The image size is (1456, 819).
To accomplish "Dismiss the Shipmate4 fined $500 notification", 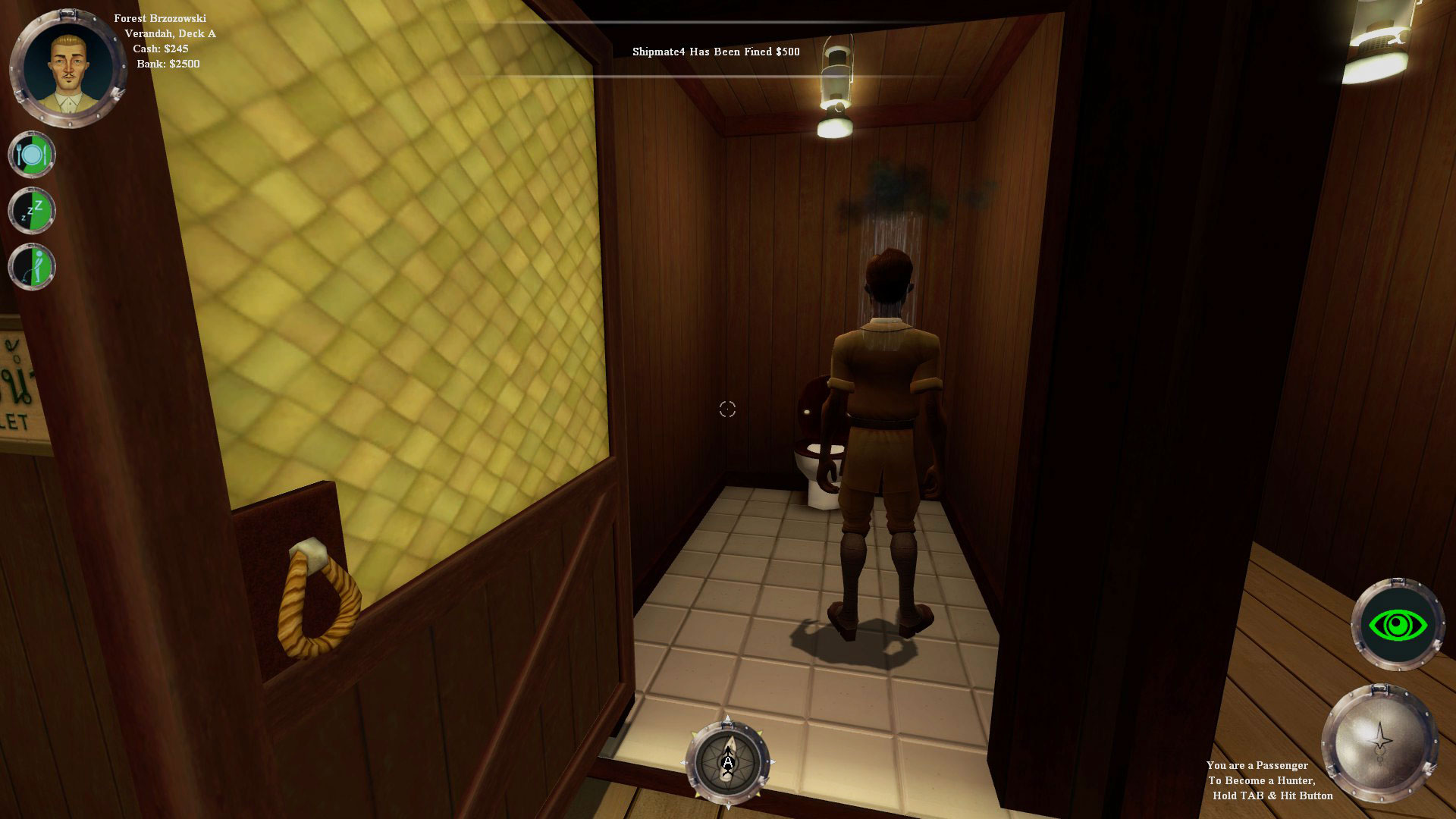I will coord(715,53).
